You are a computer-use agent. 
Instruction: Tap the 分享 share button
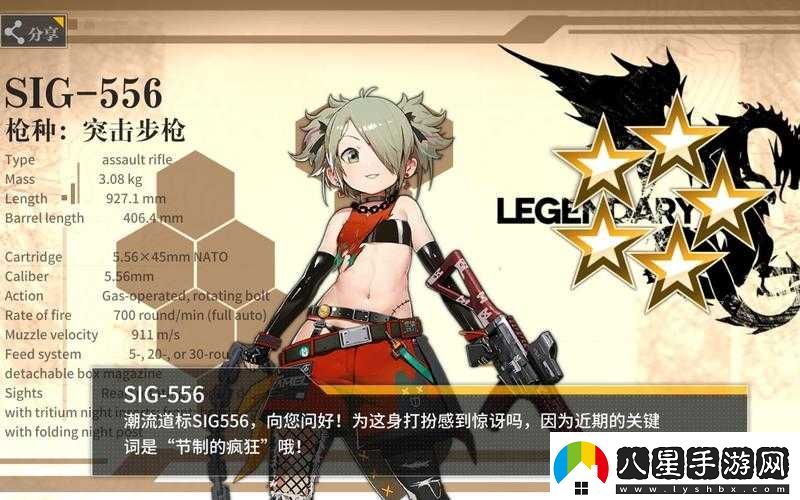33,33
